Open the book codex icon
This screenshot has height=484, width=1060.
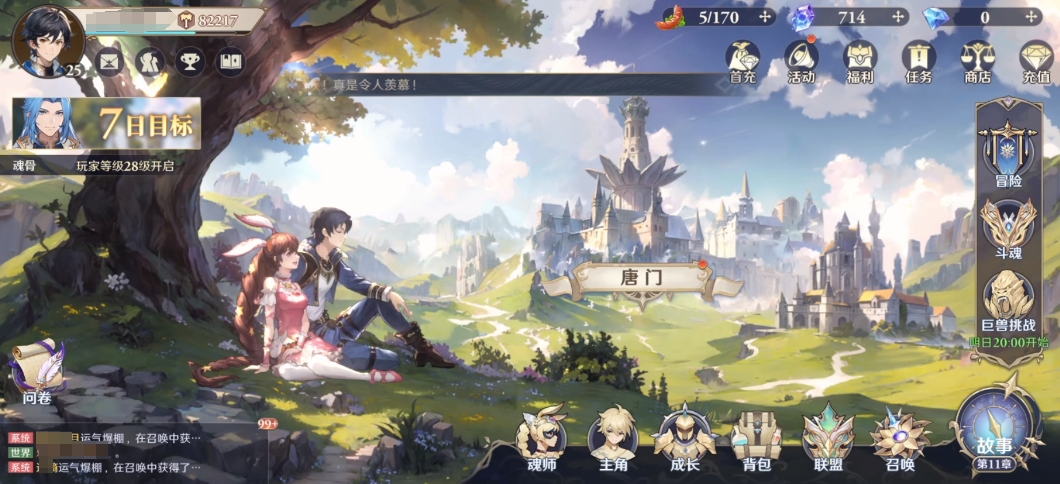(x=230, y=61)
